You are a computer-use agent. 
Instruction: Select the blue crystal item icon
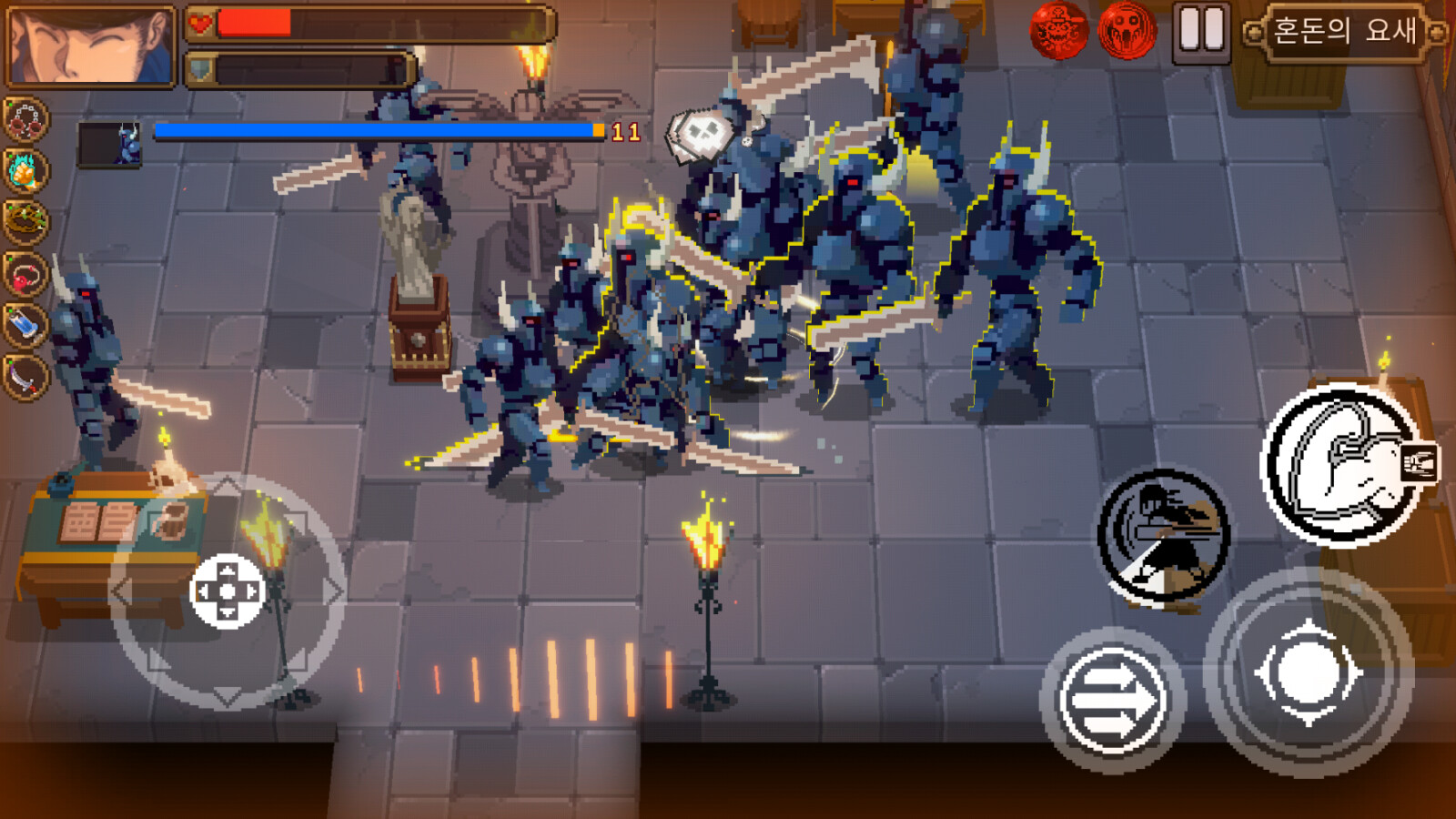tap(25, 324)
